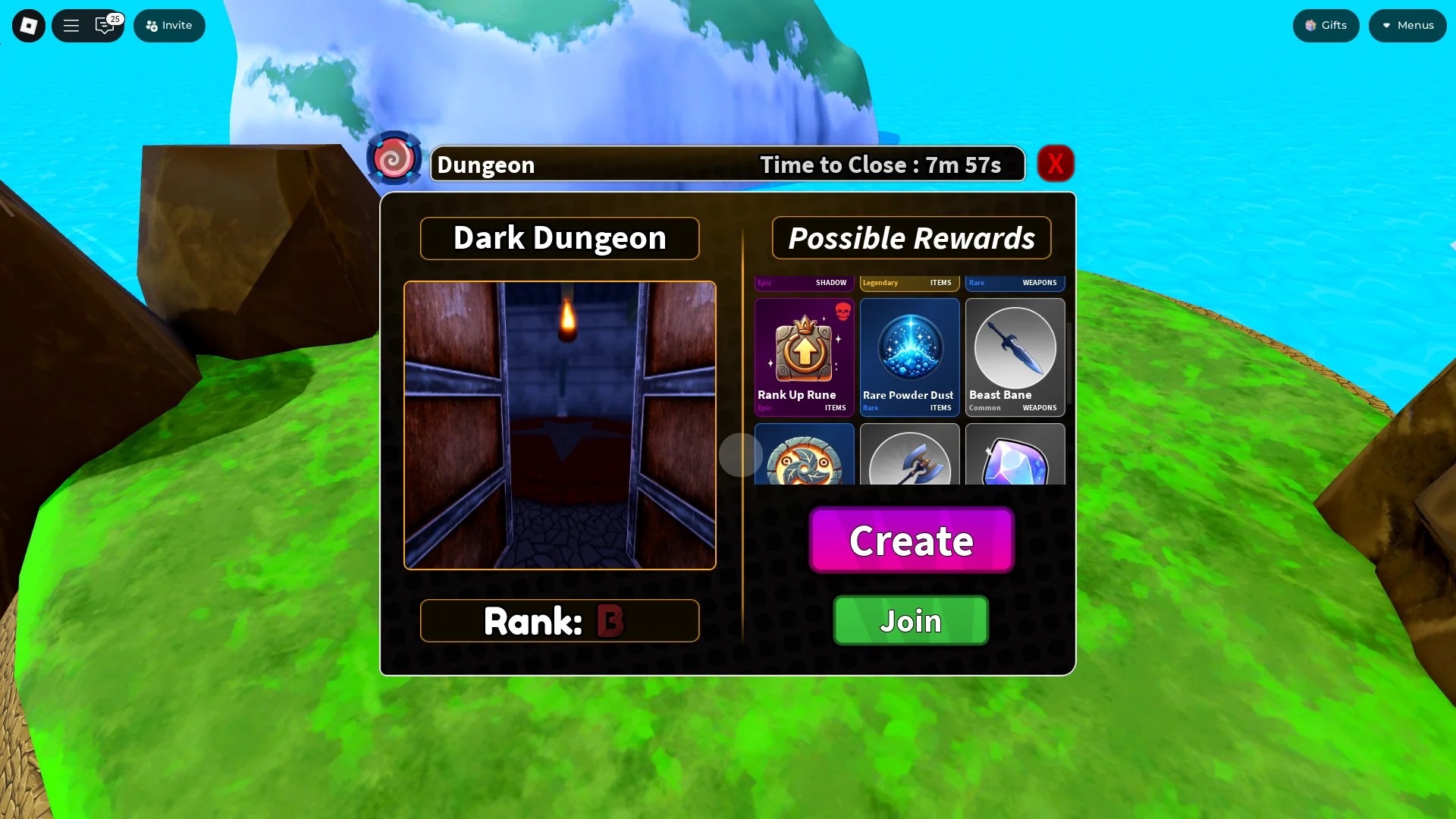Click the gift box icon on Gifts button
1456x819 pixels.
[1310, 25]
